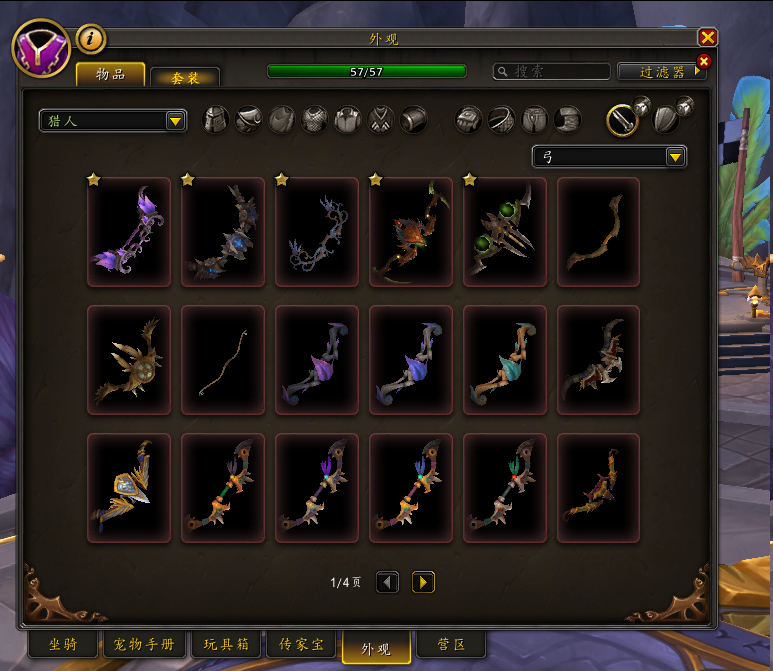The width and height of the screenshot is (773, 671).
Task: Close the 外观 appearance window
Action: coord(707,37)
